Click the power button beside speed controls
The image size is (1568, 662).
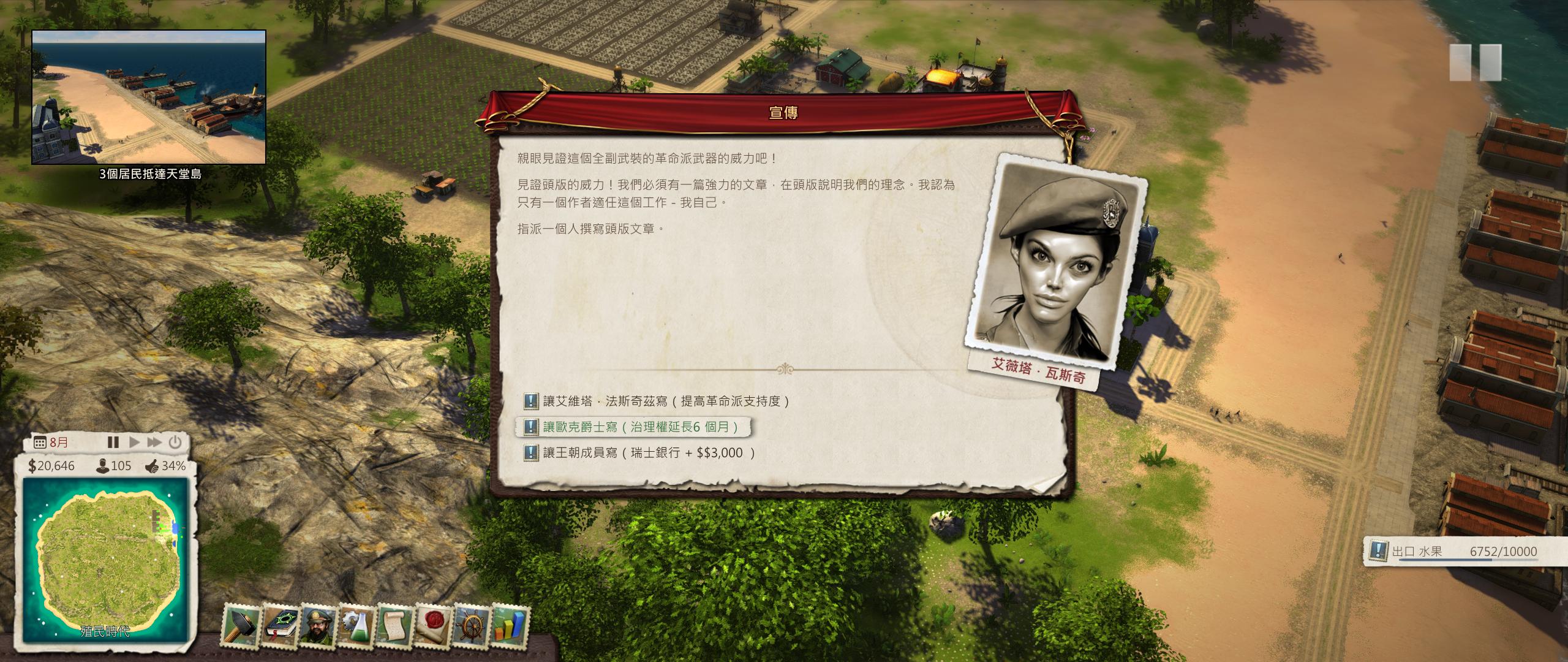coord(175,442)
